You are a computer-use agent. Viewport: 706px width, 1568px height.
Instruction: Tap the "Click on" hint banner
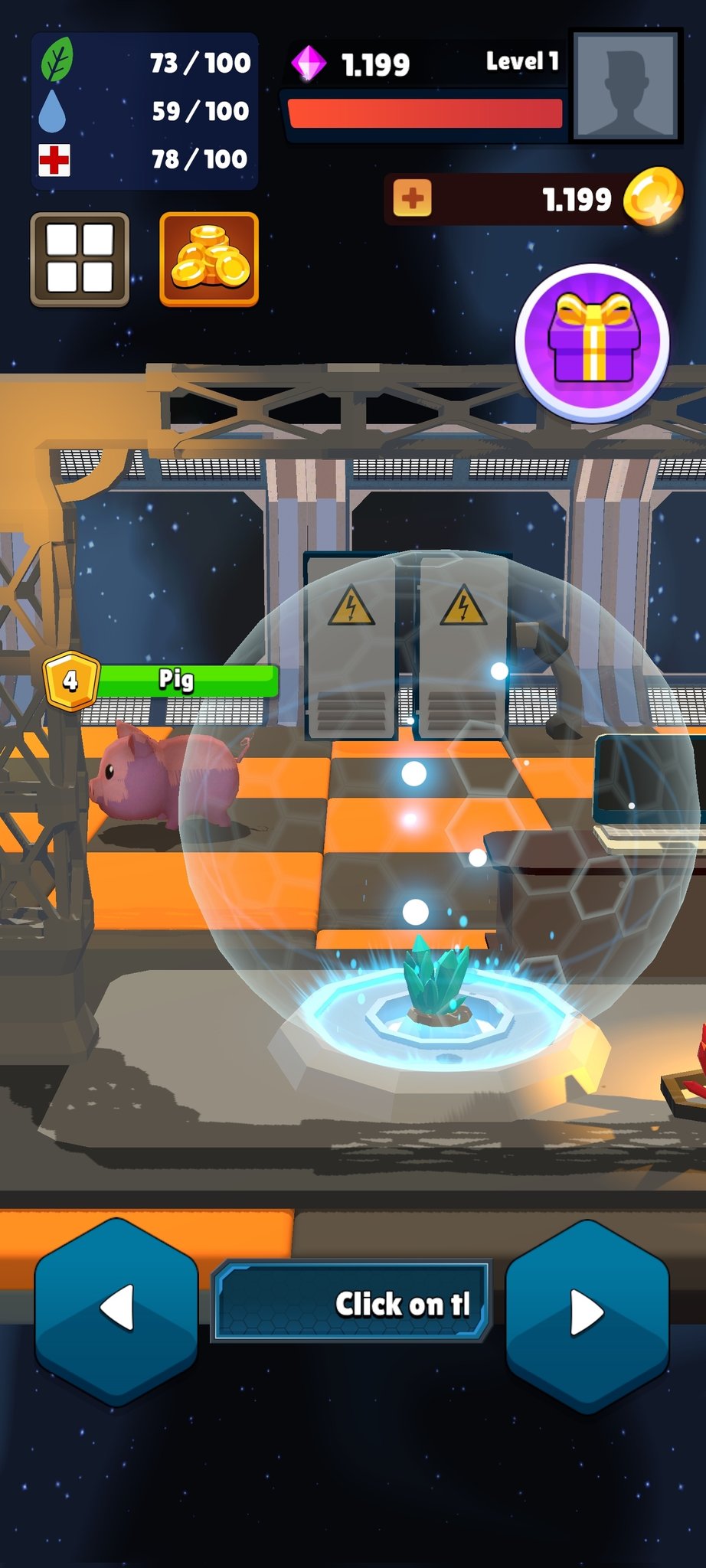tap(351, 1302)
